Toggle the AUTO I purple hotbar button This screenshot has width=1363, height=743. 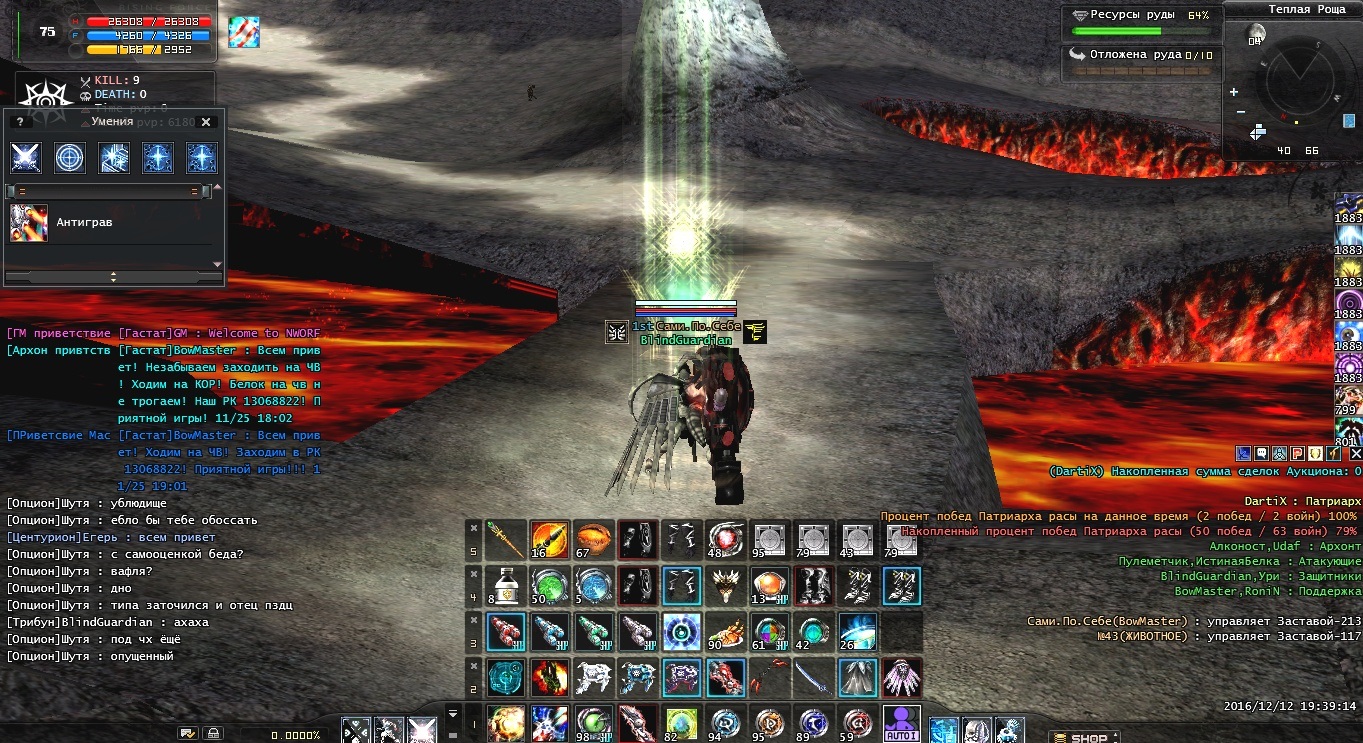902,724
